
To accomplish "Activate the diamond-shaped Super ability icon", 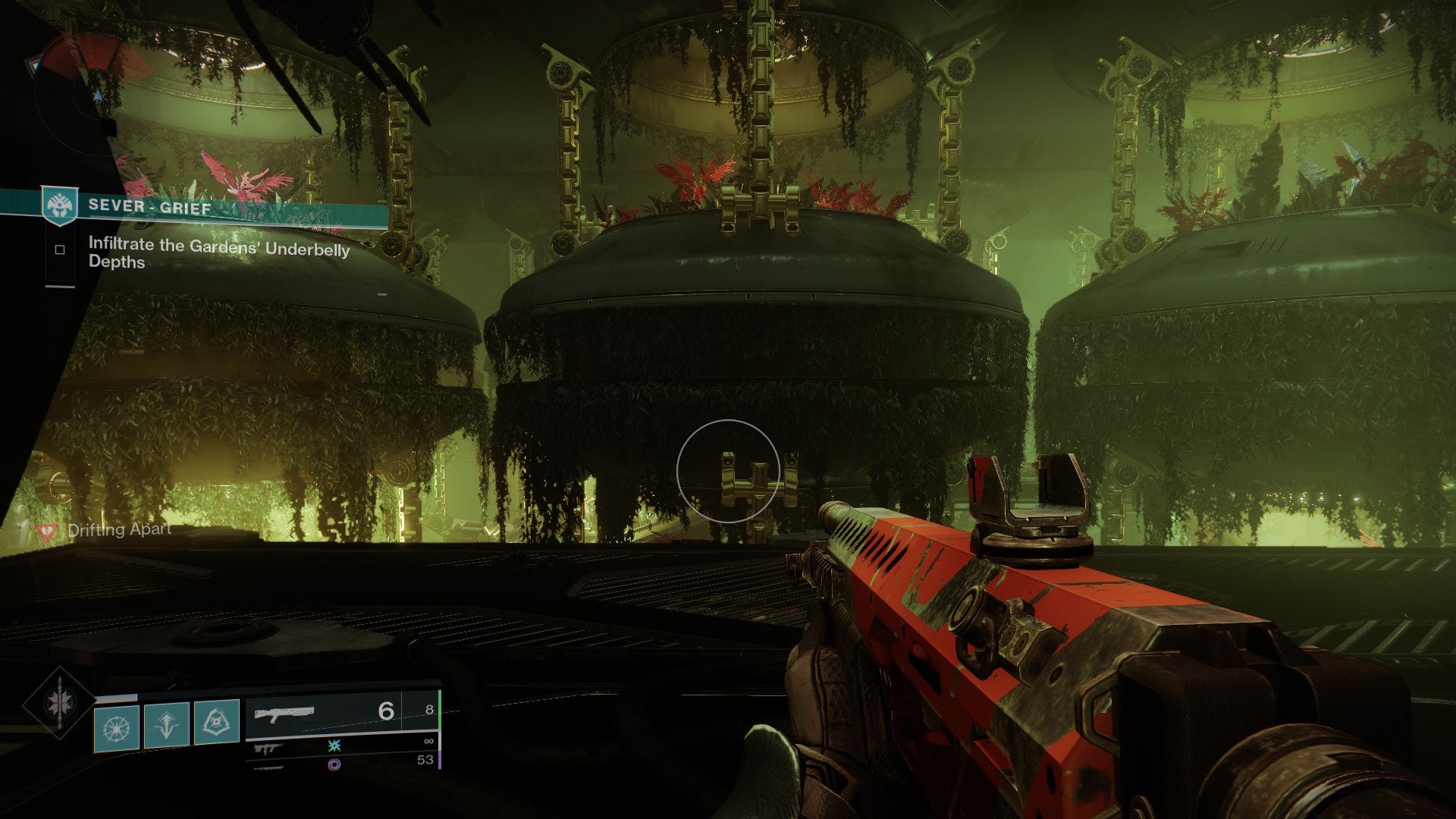I will point(59,703).
